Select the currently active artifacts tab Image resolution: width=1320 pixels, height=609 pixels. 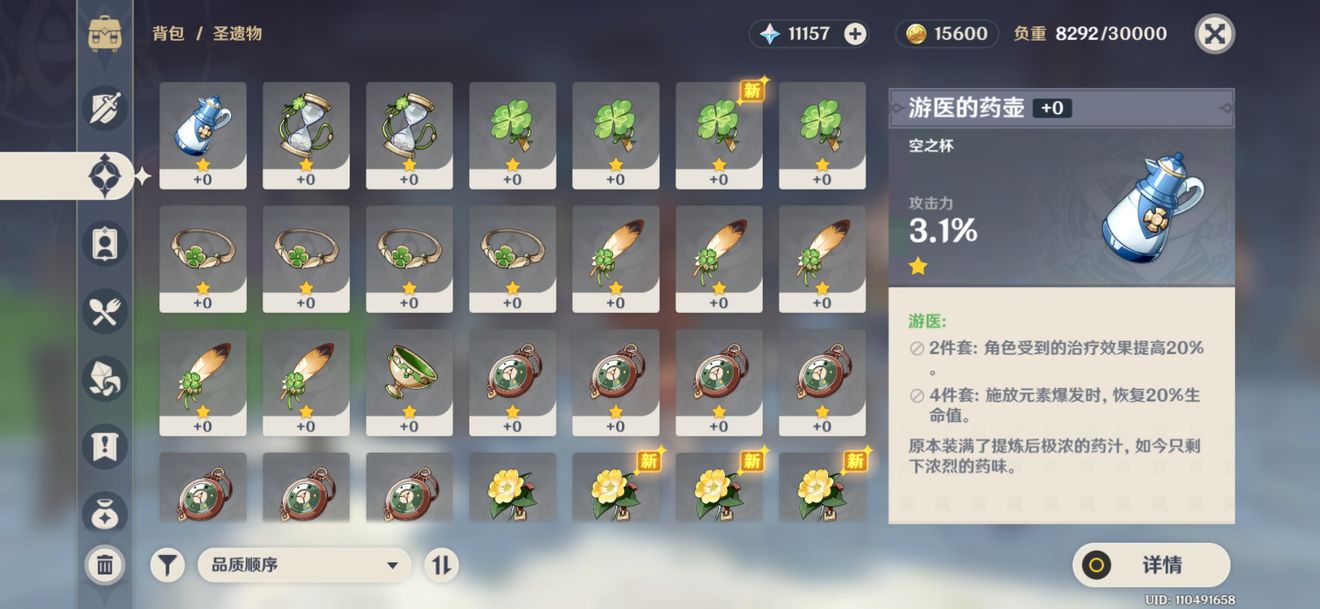[105, 177]
